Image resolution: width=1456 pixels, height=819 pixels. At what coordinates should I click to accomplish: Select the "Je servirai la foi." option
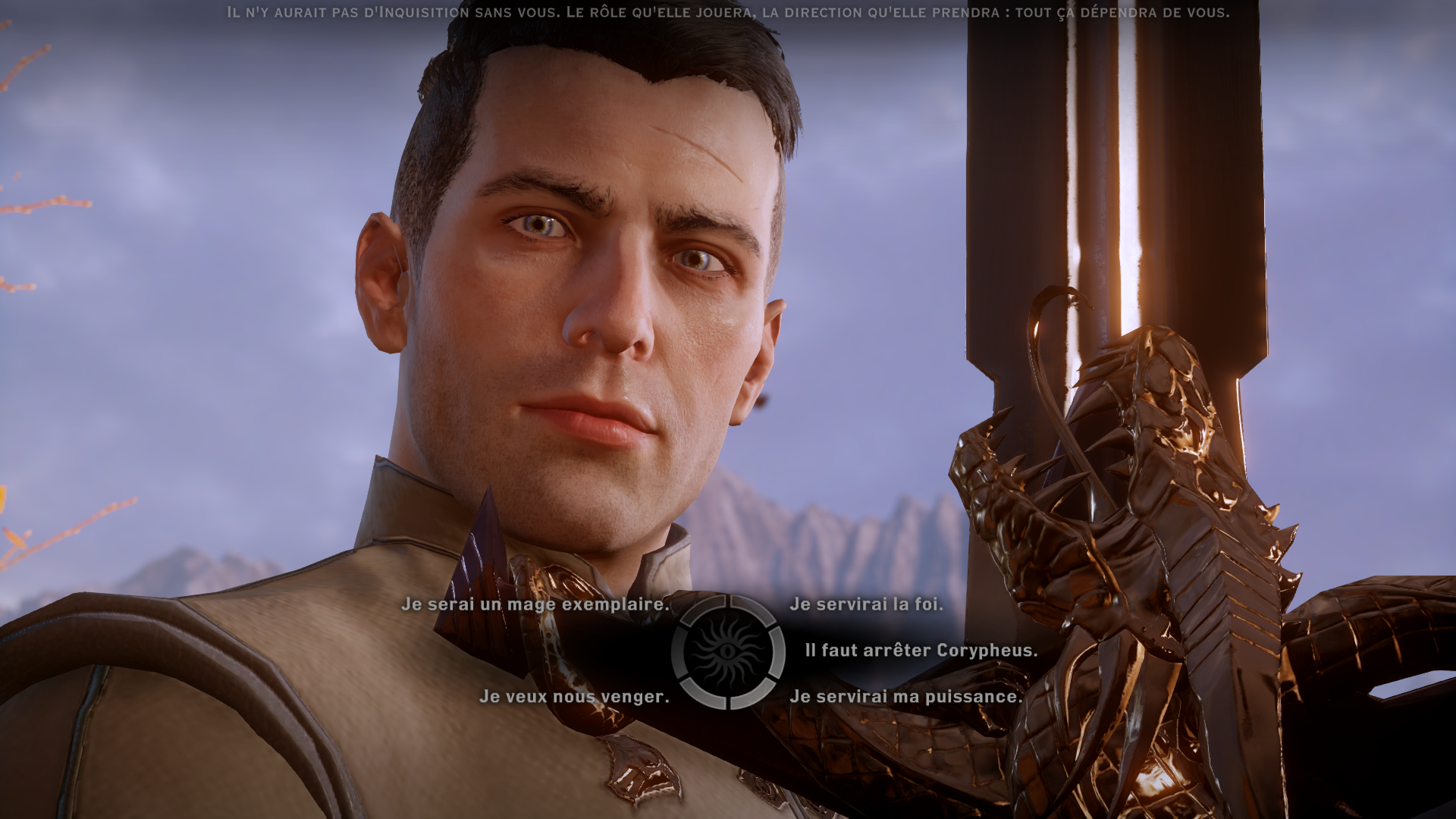tap(866, 604)
